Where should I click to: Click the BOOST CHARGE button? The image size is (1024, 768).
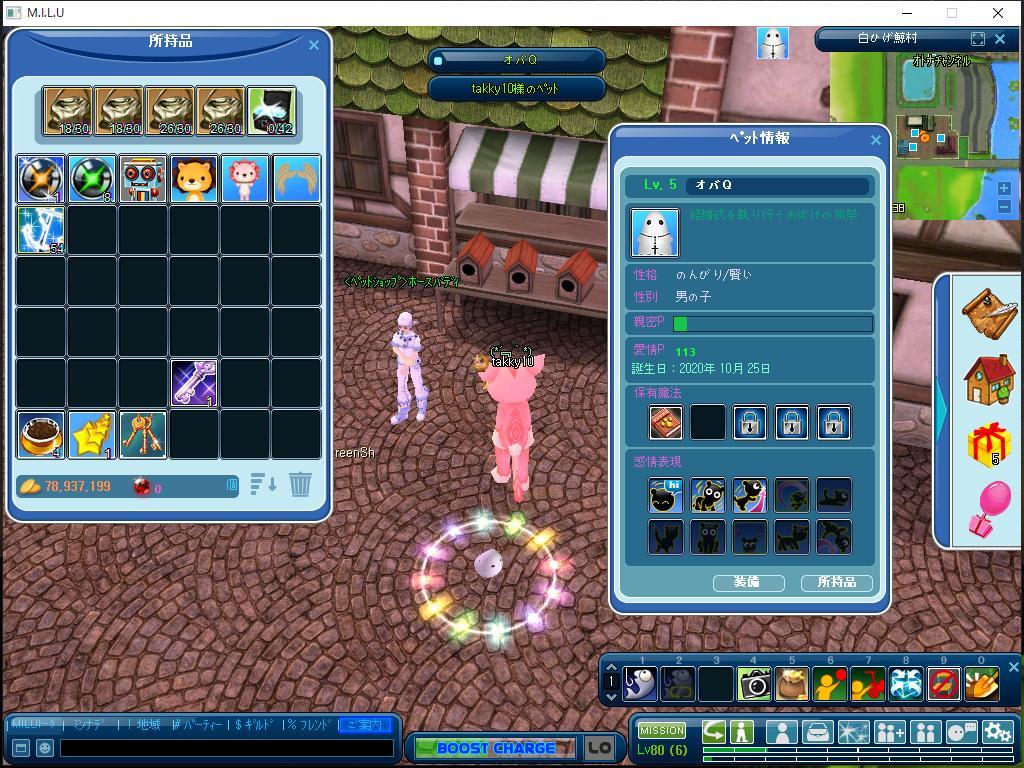coord(495,748)
